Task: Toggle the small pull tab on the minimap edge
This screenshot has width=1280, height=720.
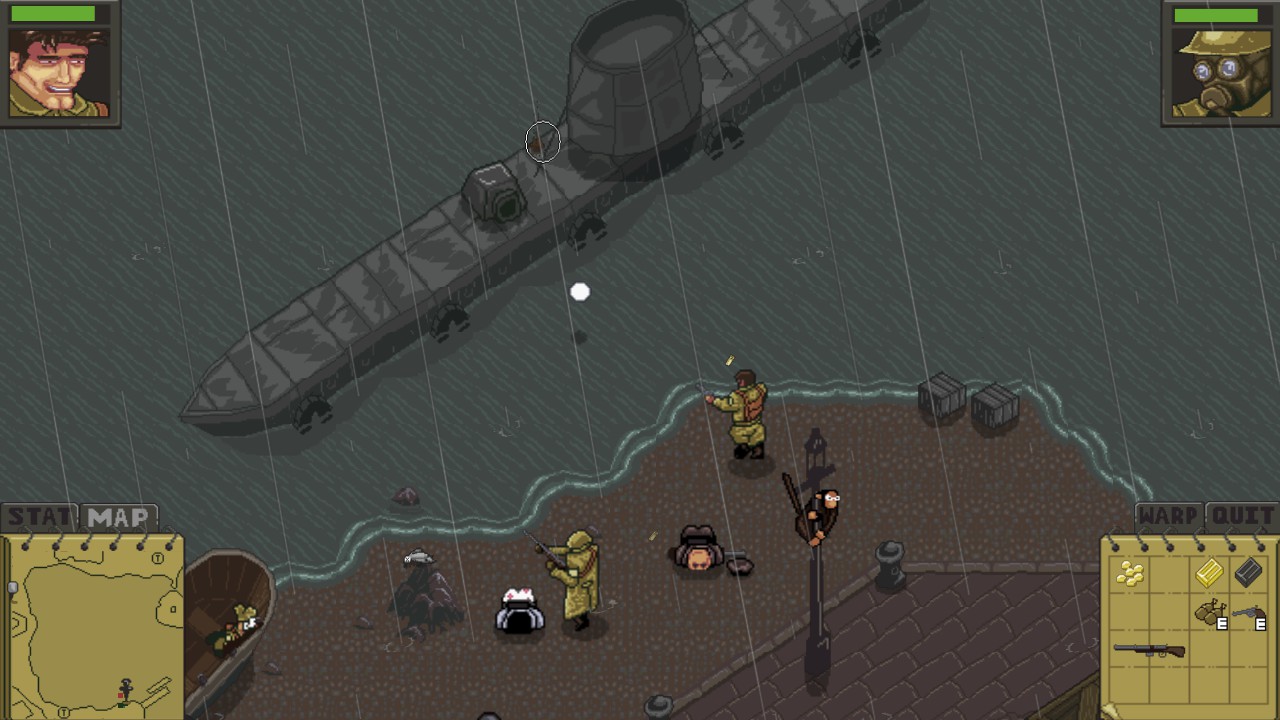Action: (12, 587)
